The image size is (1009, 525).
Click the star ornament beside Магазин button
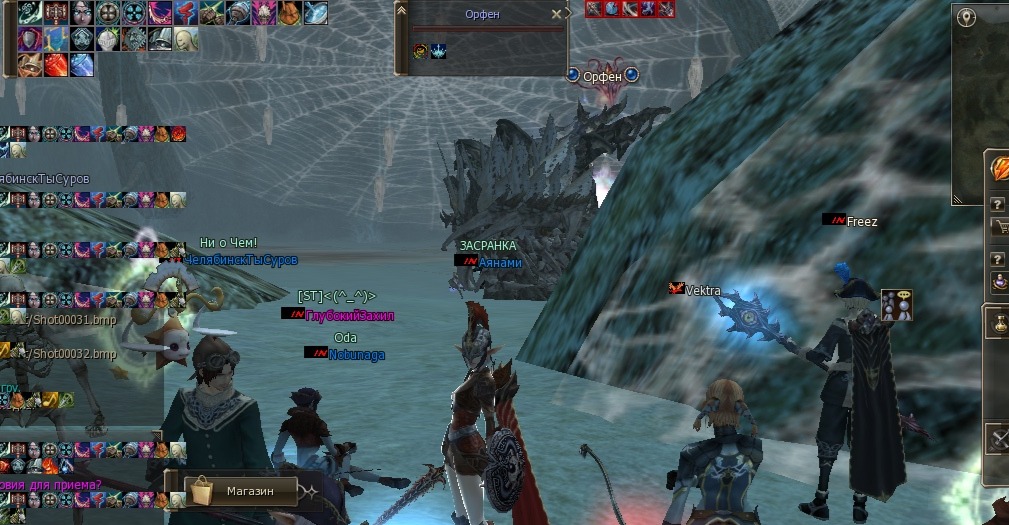pyautogui.click(x=311, y=492)
